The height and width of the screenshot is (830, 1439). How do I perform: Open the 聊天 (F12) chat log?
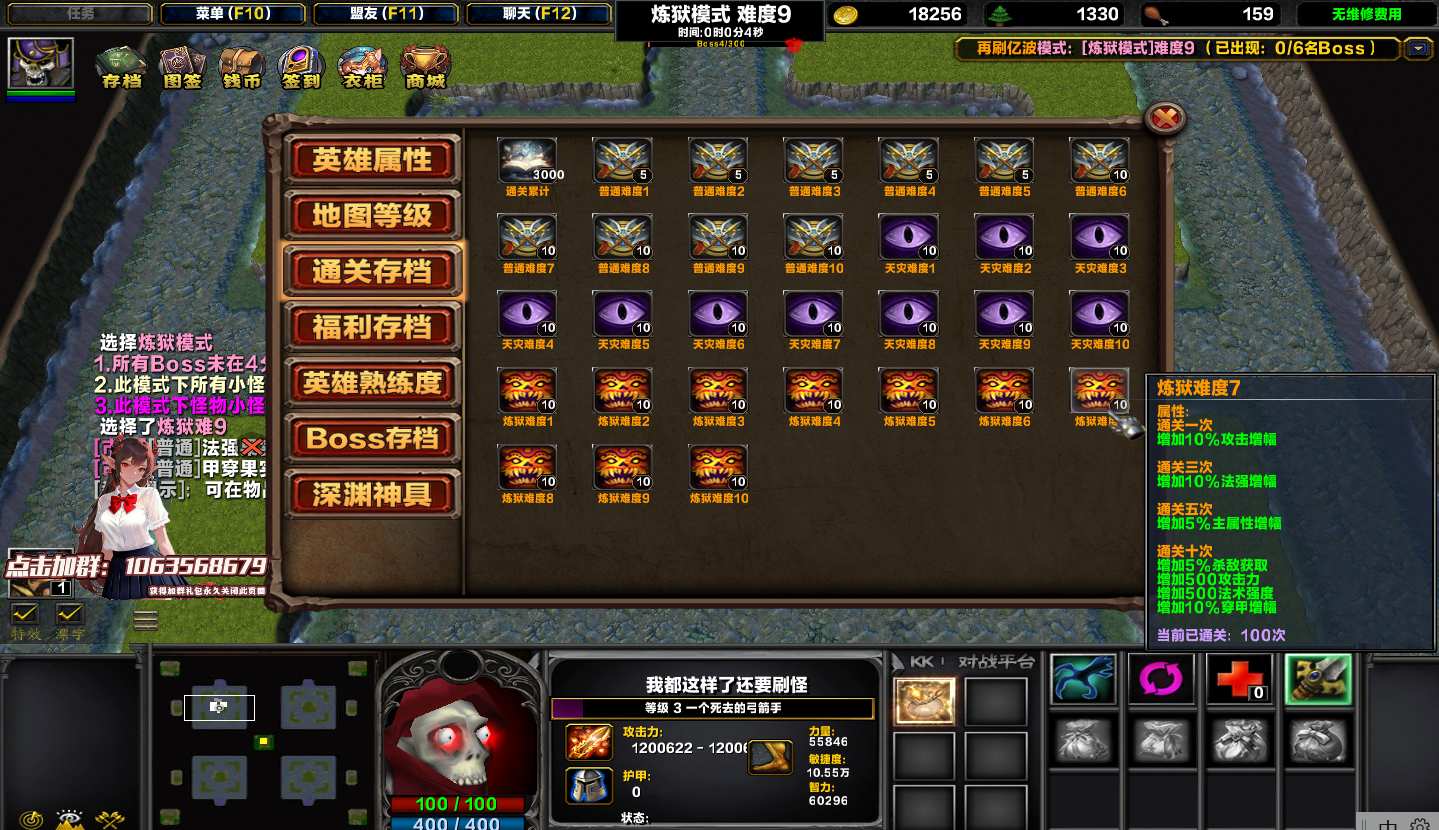point(540,14)
